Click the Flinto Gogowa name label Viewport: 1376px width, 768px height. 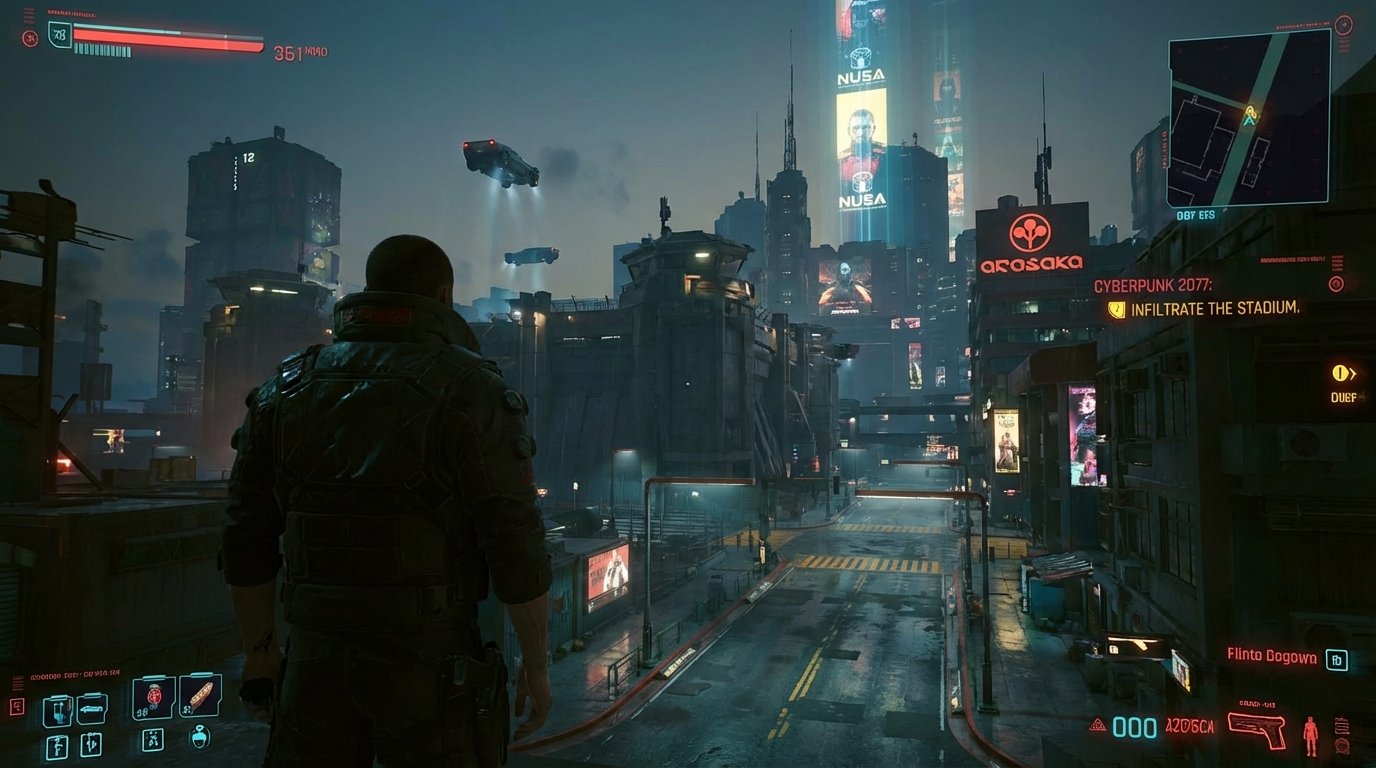pyautogui.click(x=1271, y=656)
